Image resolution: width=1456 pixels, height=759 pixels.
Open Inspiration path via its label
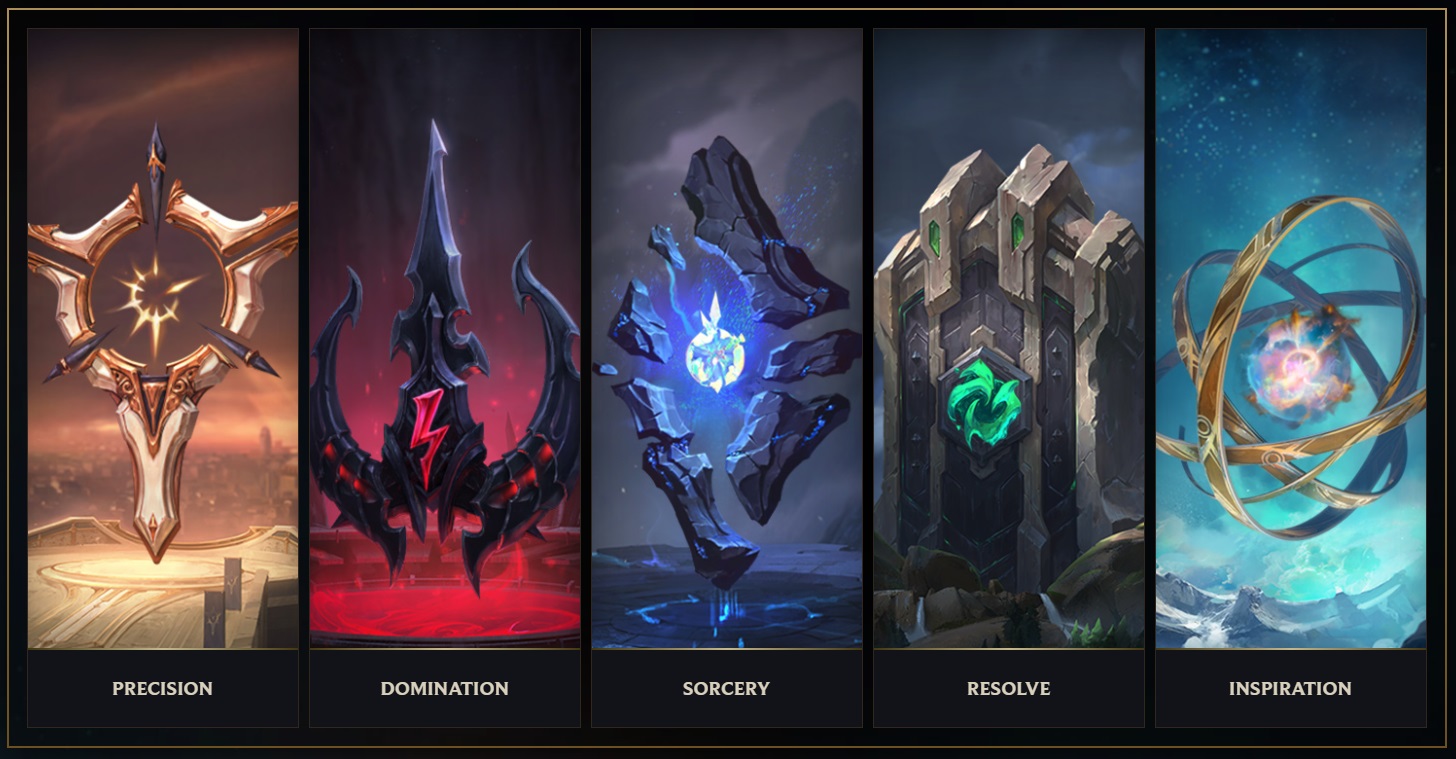pos(1290,688)
